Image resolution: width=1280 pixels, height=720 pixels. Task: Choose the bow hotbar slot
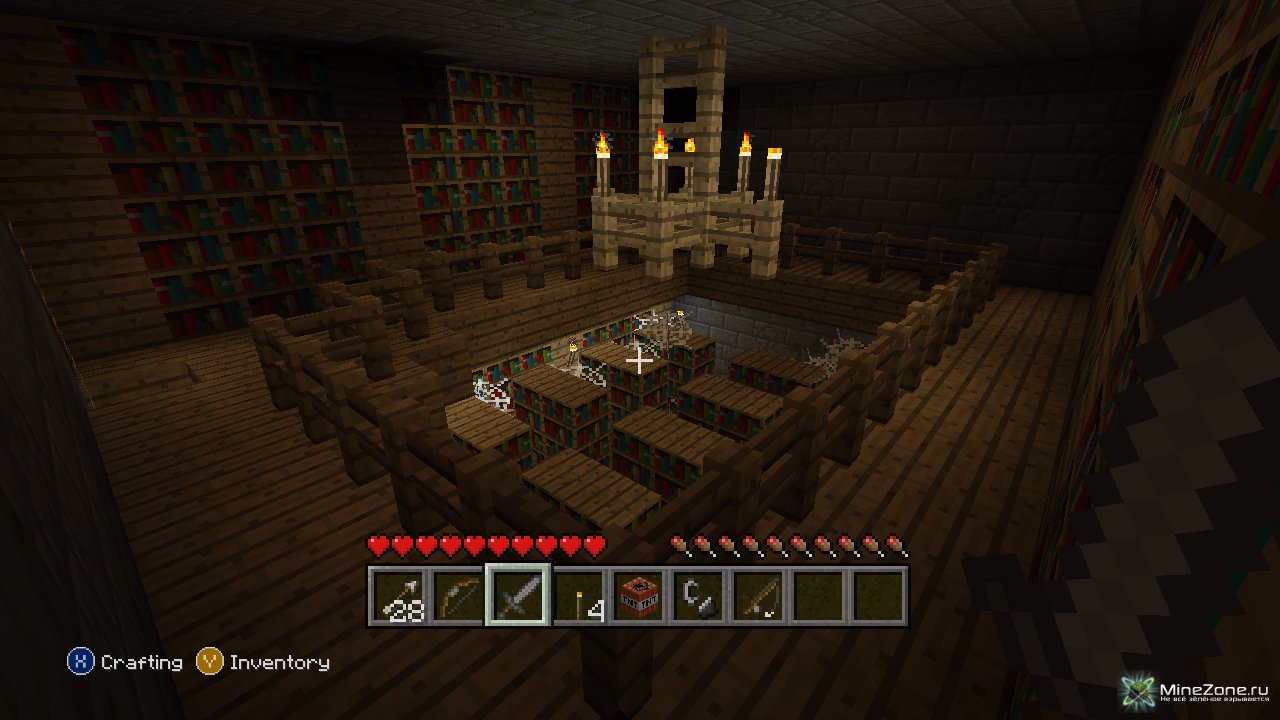(x=458, y=596)
